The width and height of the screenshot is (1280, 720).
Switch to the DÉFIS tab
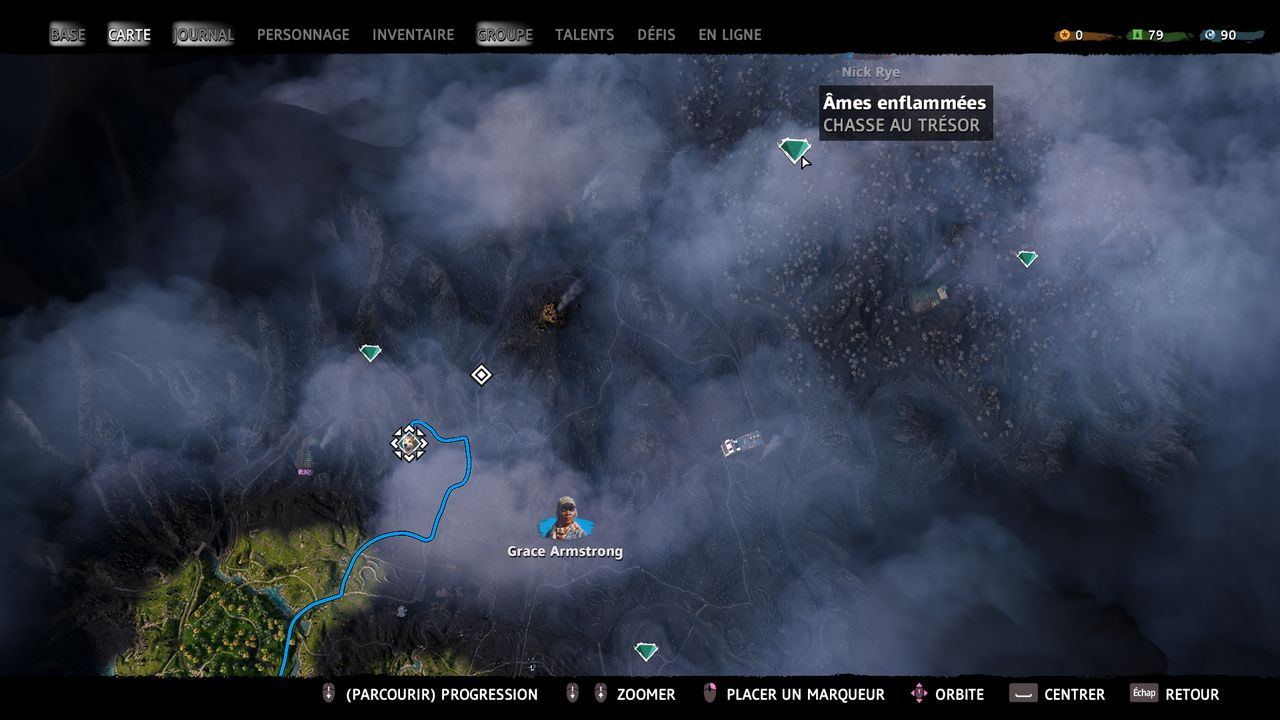656,35
